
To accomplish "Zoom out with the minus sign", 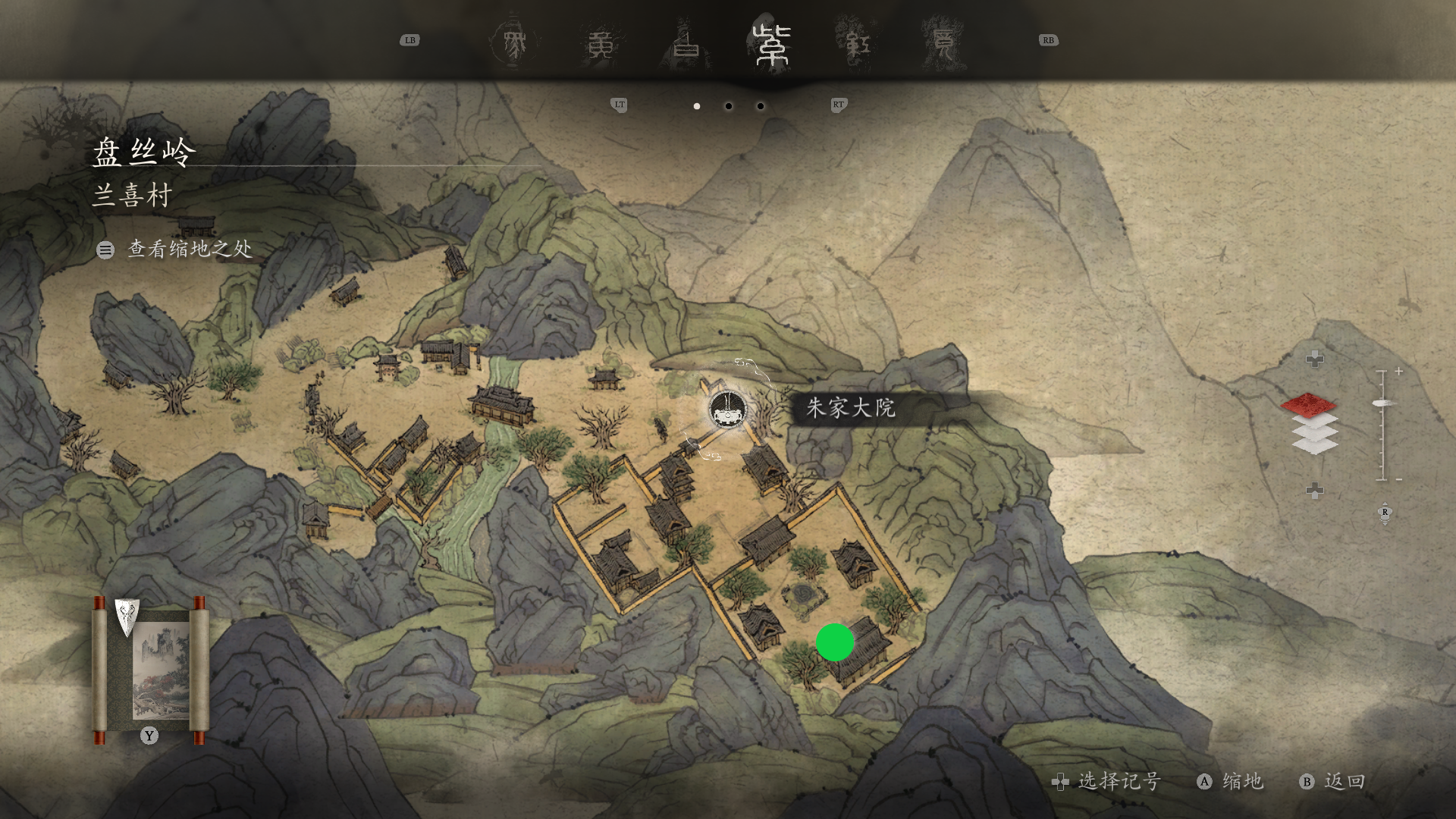I will [x=1398, y=479].
